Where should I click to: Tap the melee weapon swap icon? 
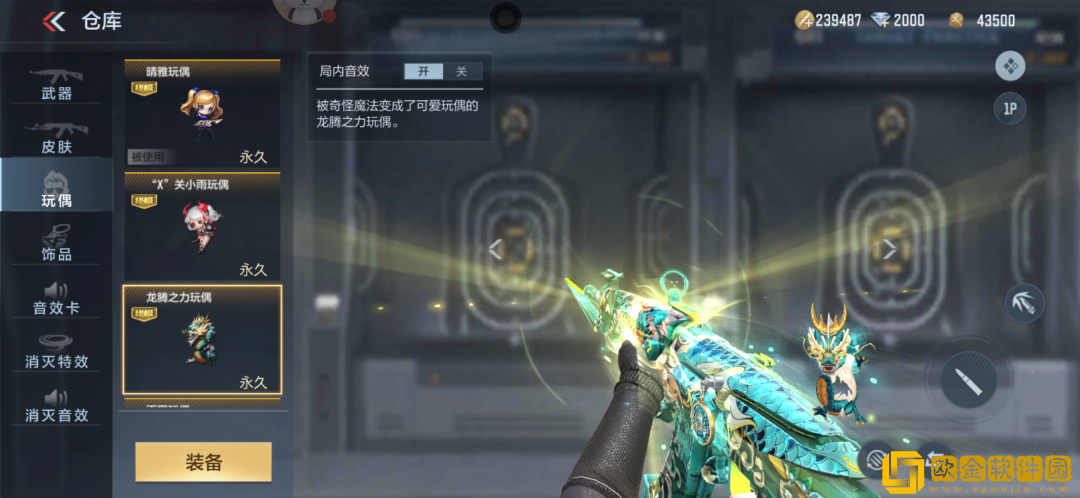[1023, 303]
